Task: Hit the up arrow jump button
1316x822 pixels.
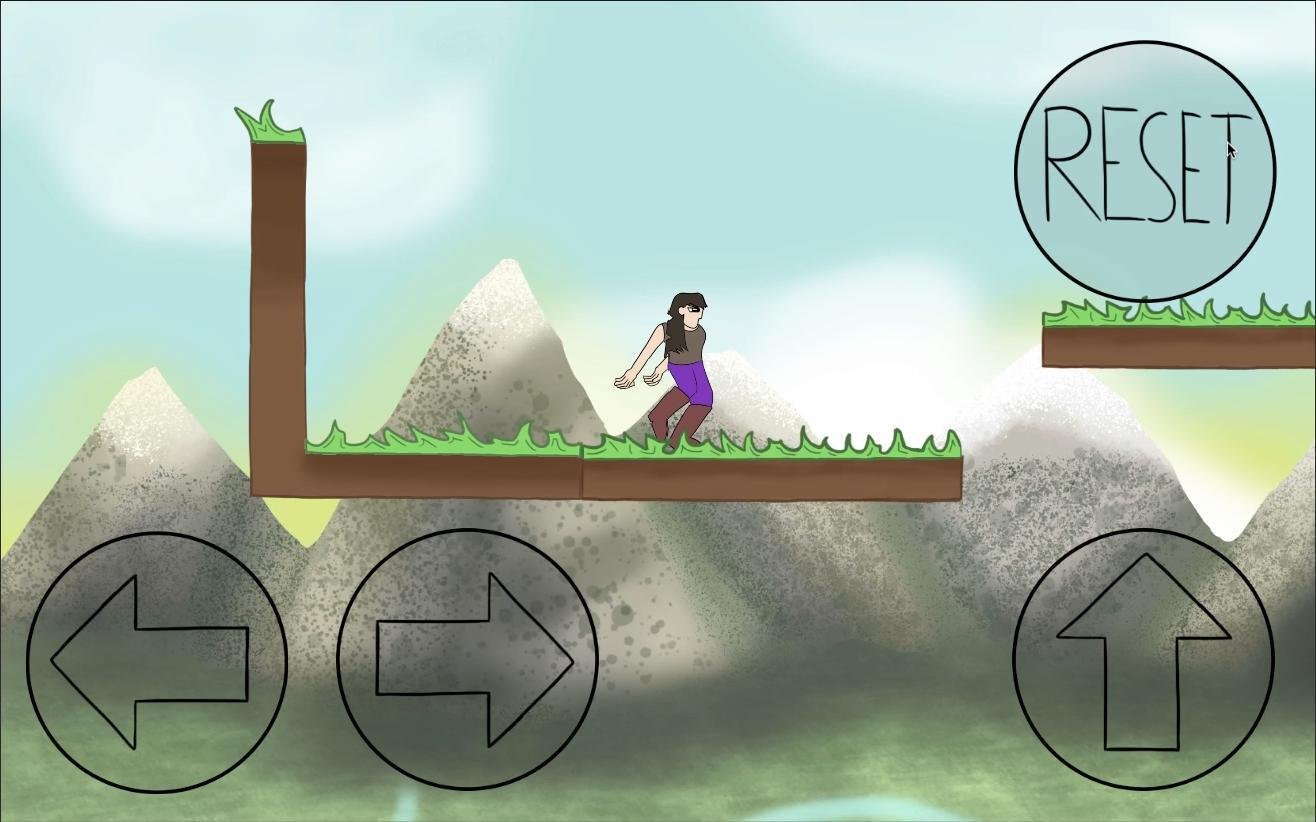Action: [1143, 658]
